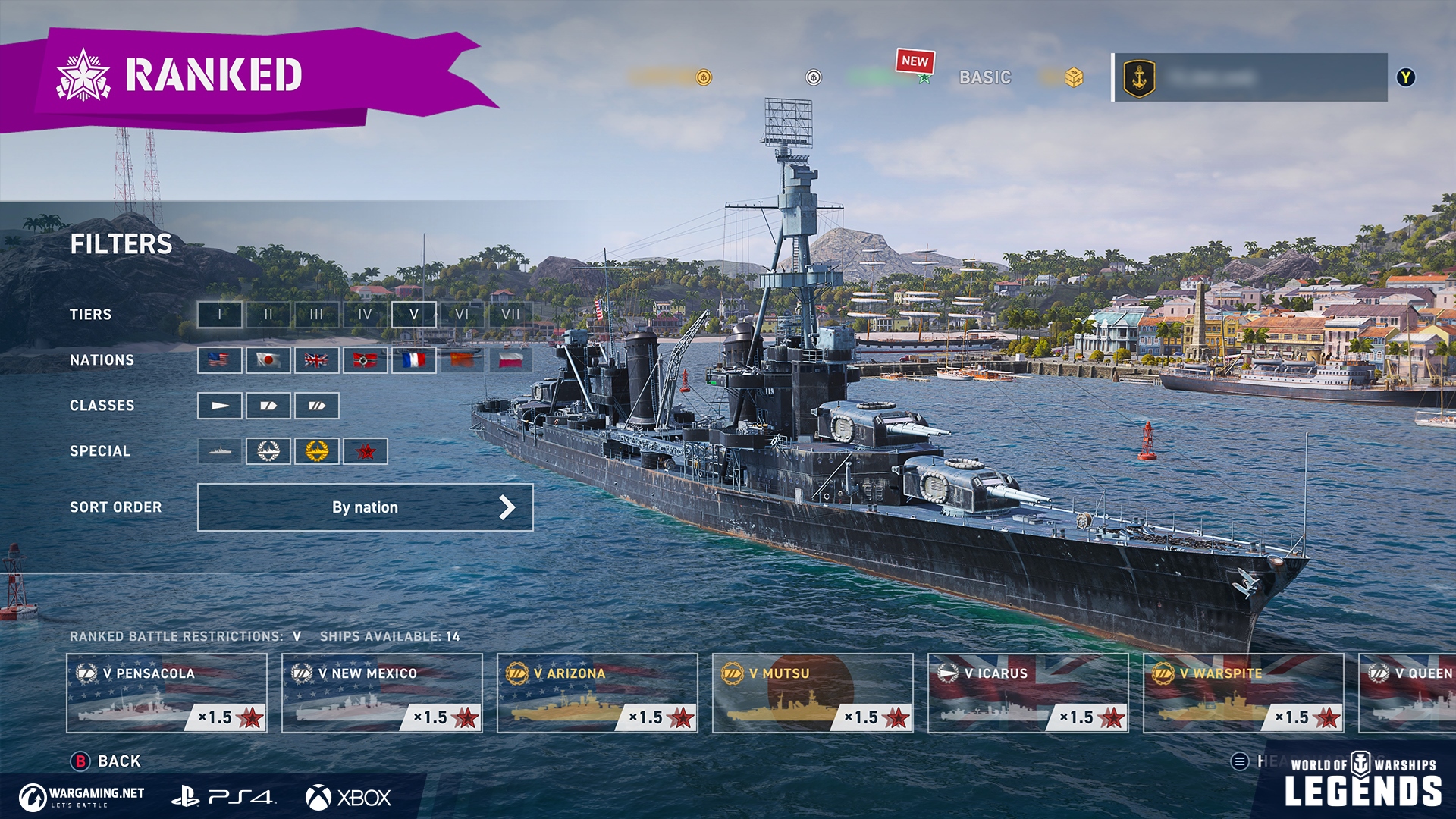Toggle the Tier I filter

point(220,315)
